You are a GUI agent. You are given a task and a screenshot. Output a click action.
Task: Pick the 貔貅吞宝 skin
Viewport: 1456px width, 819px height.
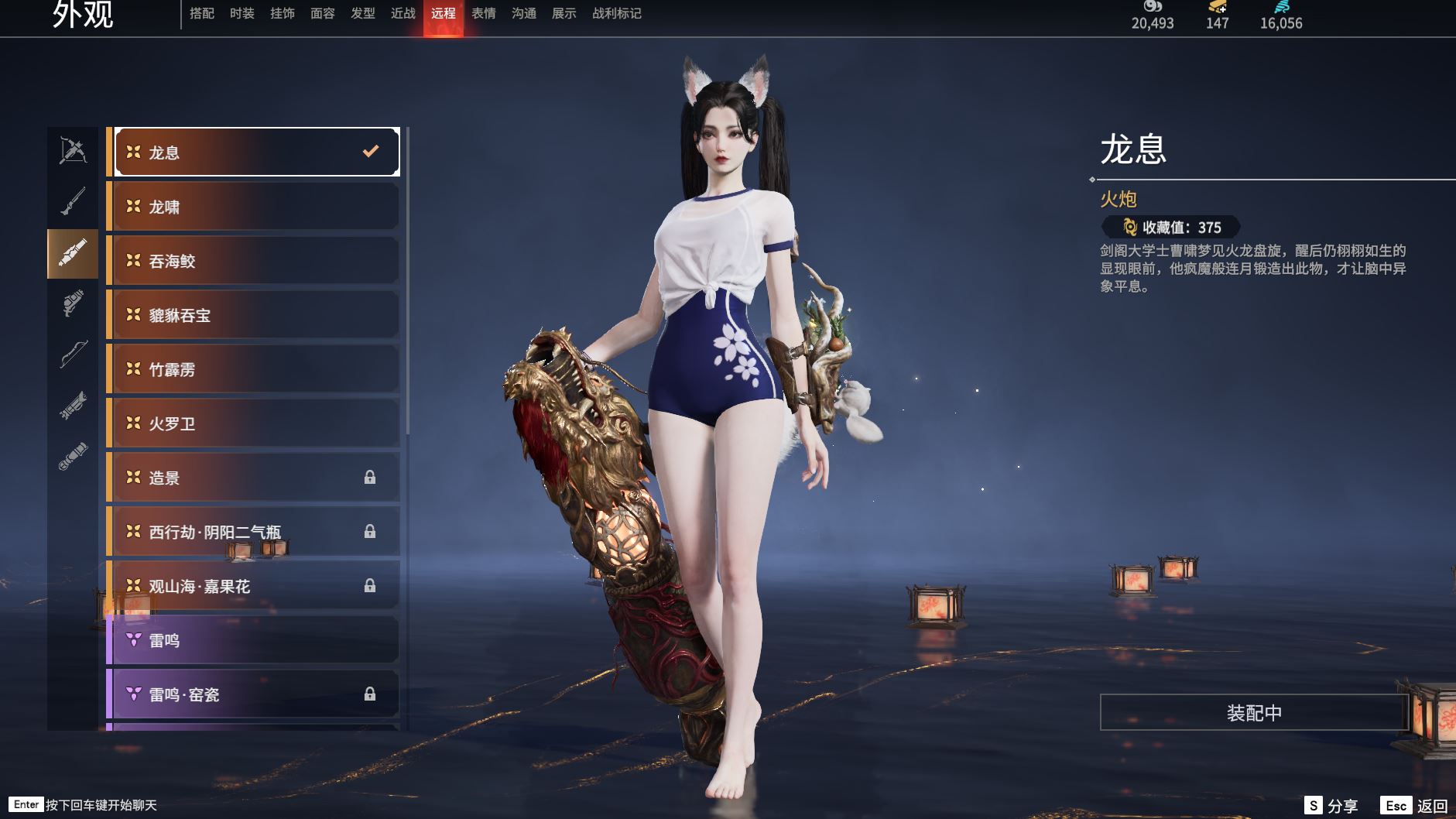click(255, 315)
